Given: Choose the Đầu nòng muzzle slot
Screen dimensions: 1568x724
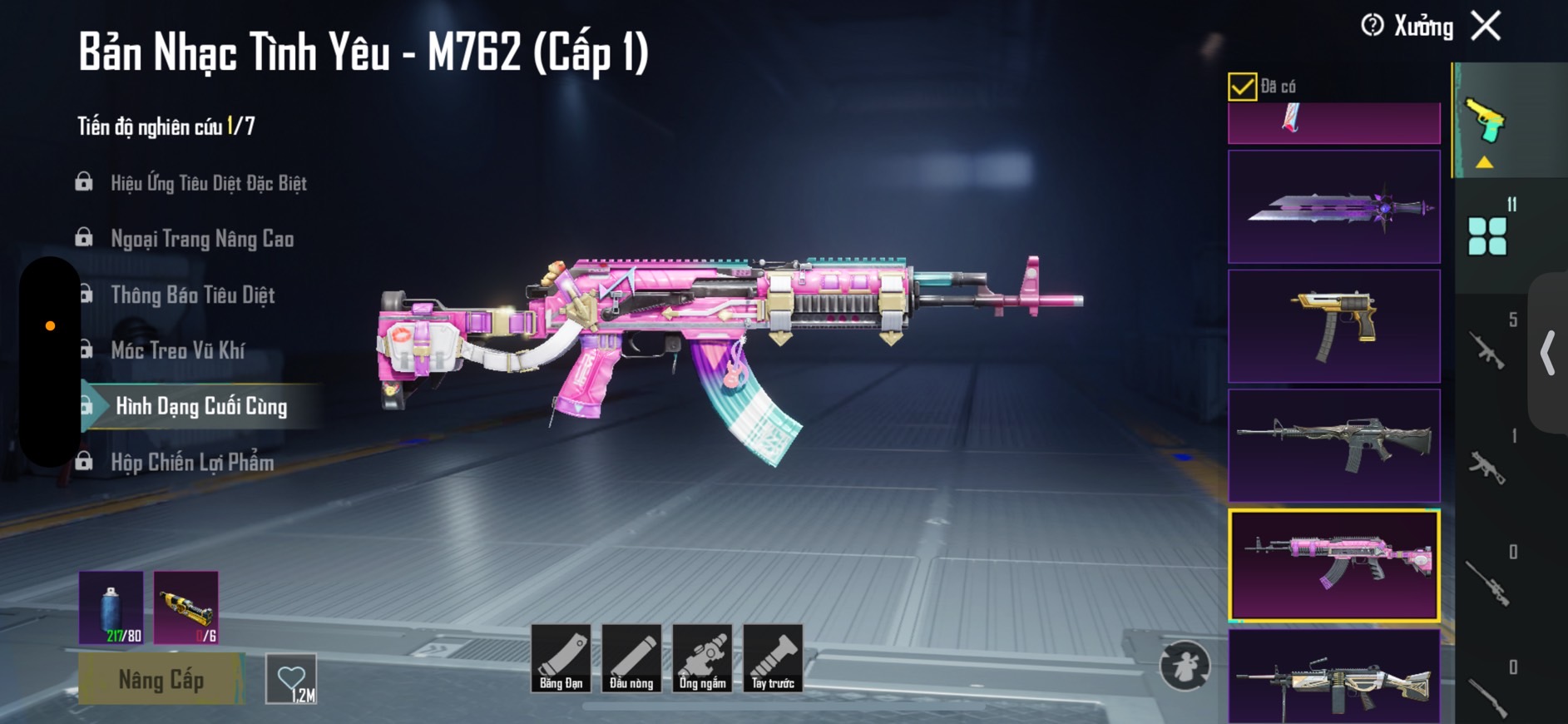Looking at the screenshot, I should pyautogui.click(x=632, y=658).
